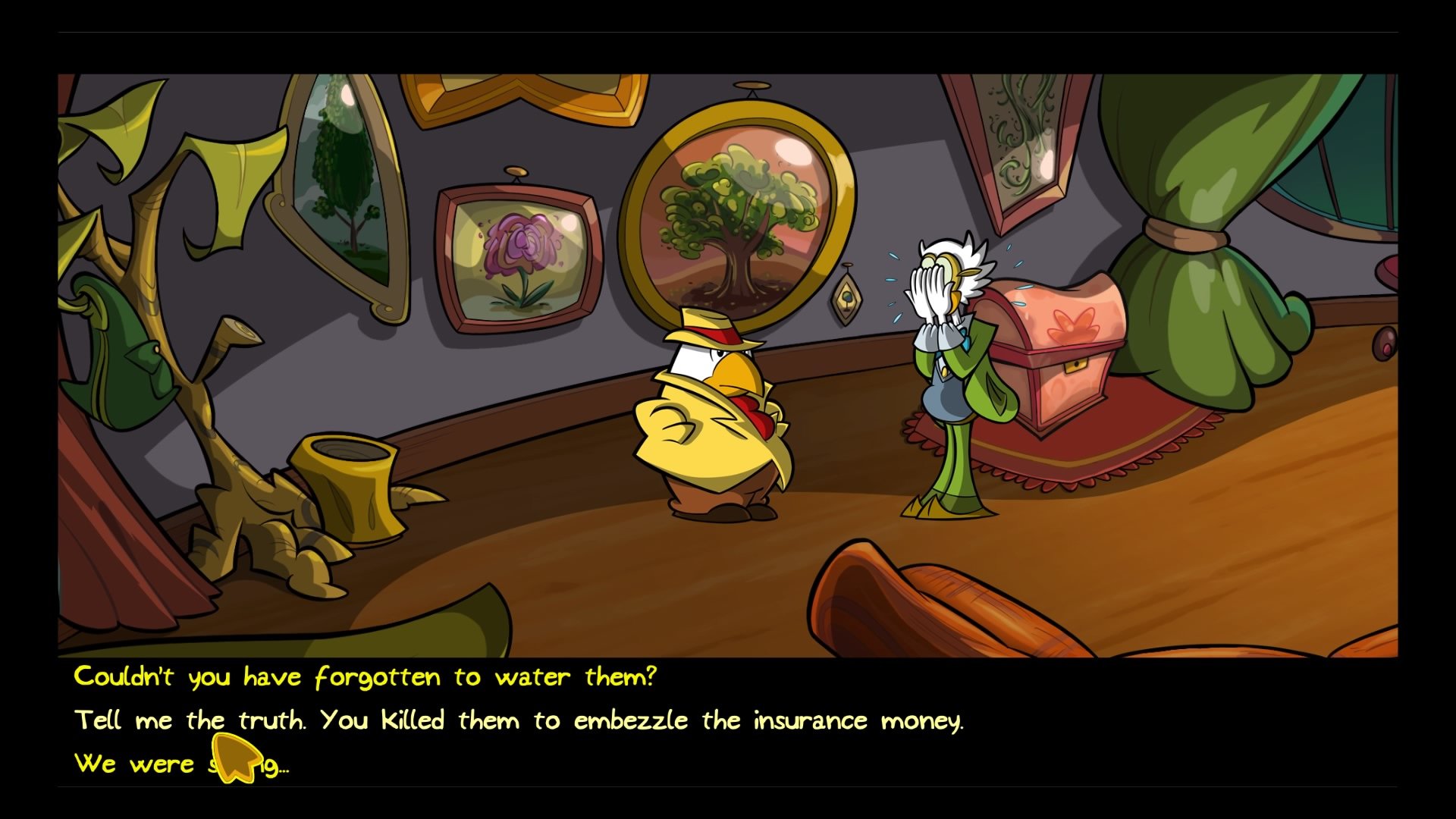Talk to the crying white-haired character
The width and height of the screenshot is (1456, 819).
click(x=944, y=364)
